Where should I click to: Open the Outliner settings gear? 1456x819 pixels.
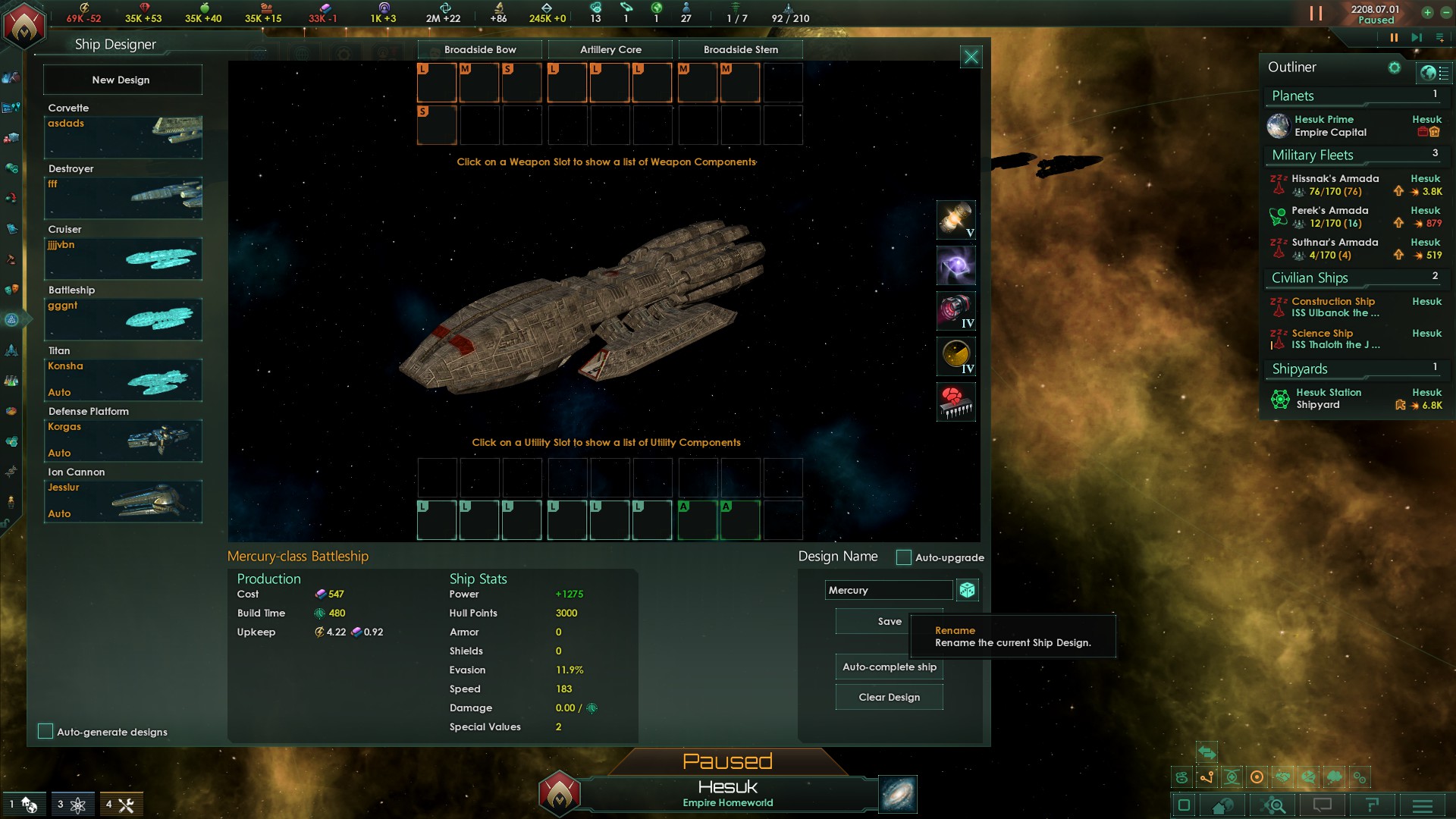pos(1394,67)
